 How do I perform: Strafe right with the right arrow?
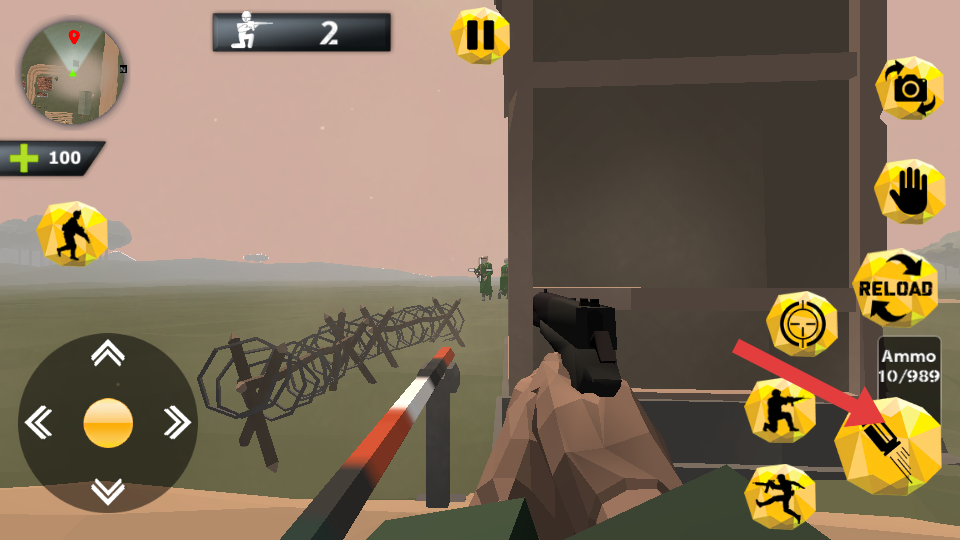176,422
